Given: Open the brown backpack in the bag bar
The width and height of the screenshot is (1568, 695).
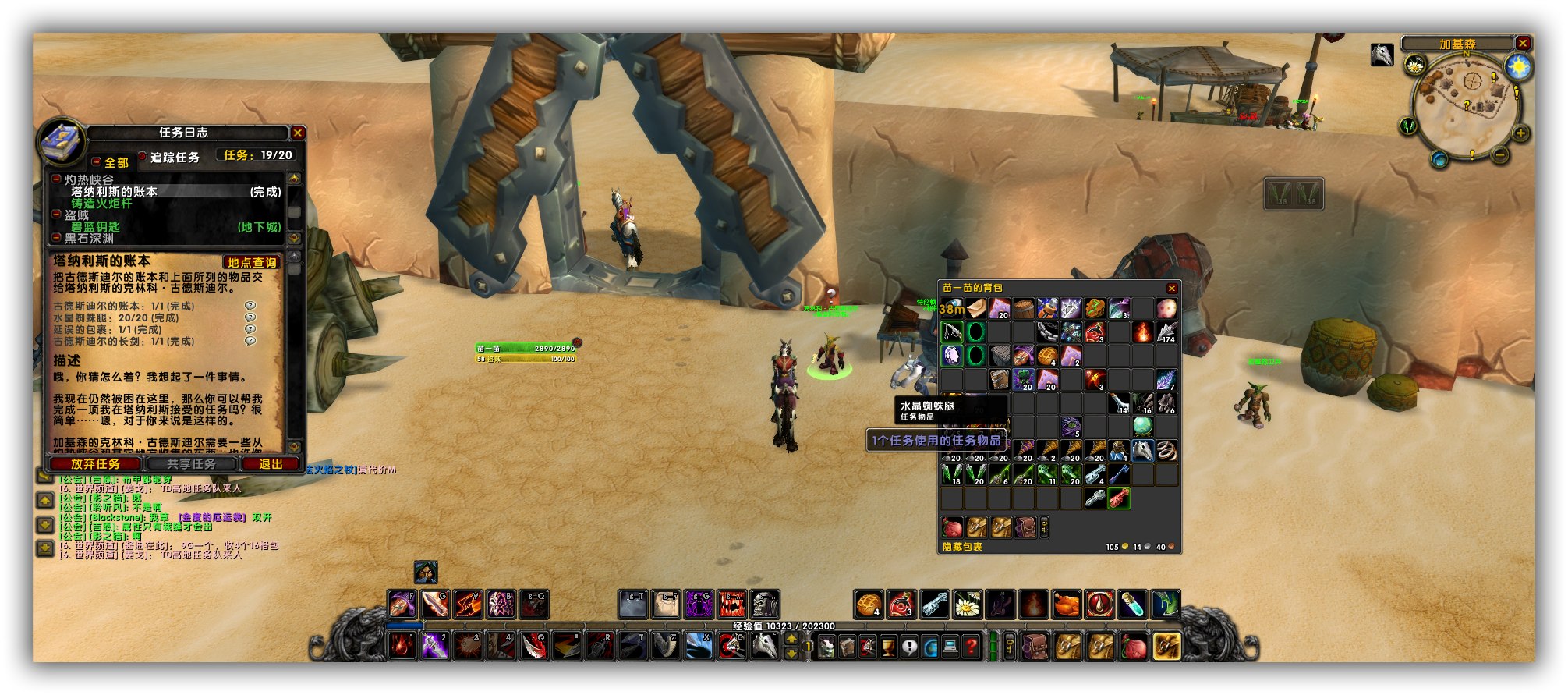Looking at the screenshot, I should [1036, 647].
